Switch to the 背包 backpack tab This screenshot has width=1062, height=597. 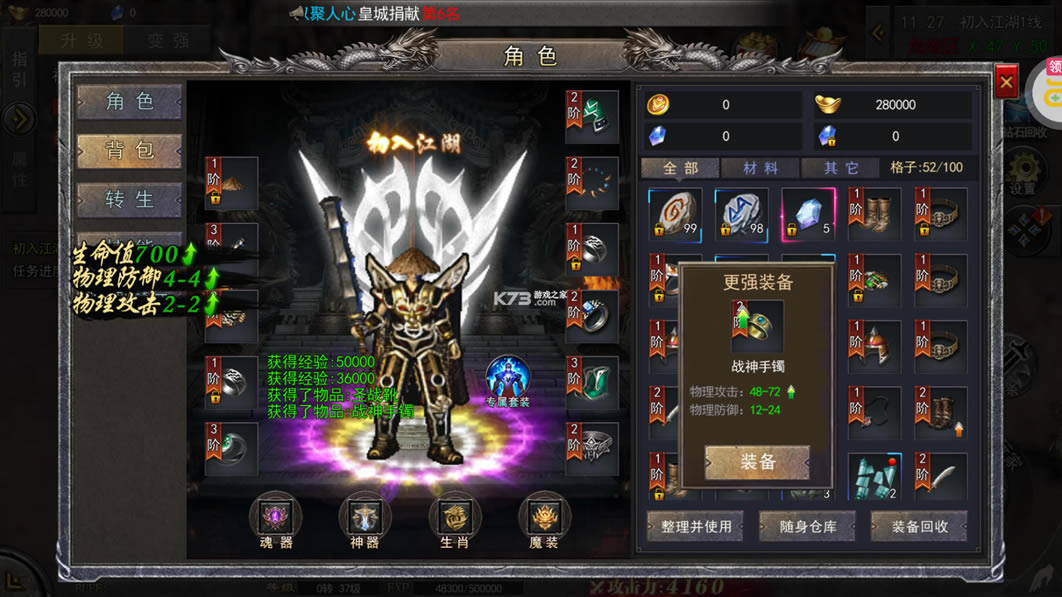pos(130,150)
